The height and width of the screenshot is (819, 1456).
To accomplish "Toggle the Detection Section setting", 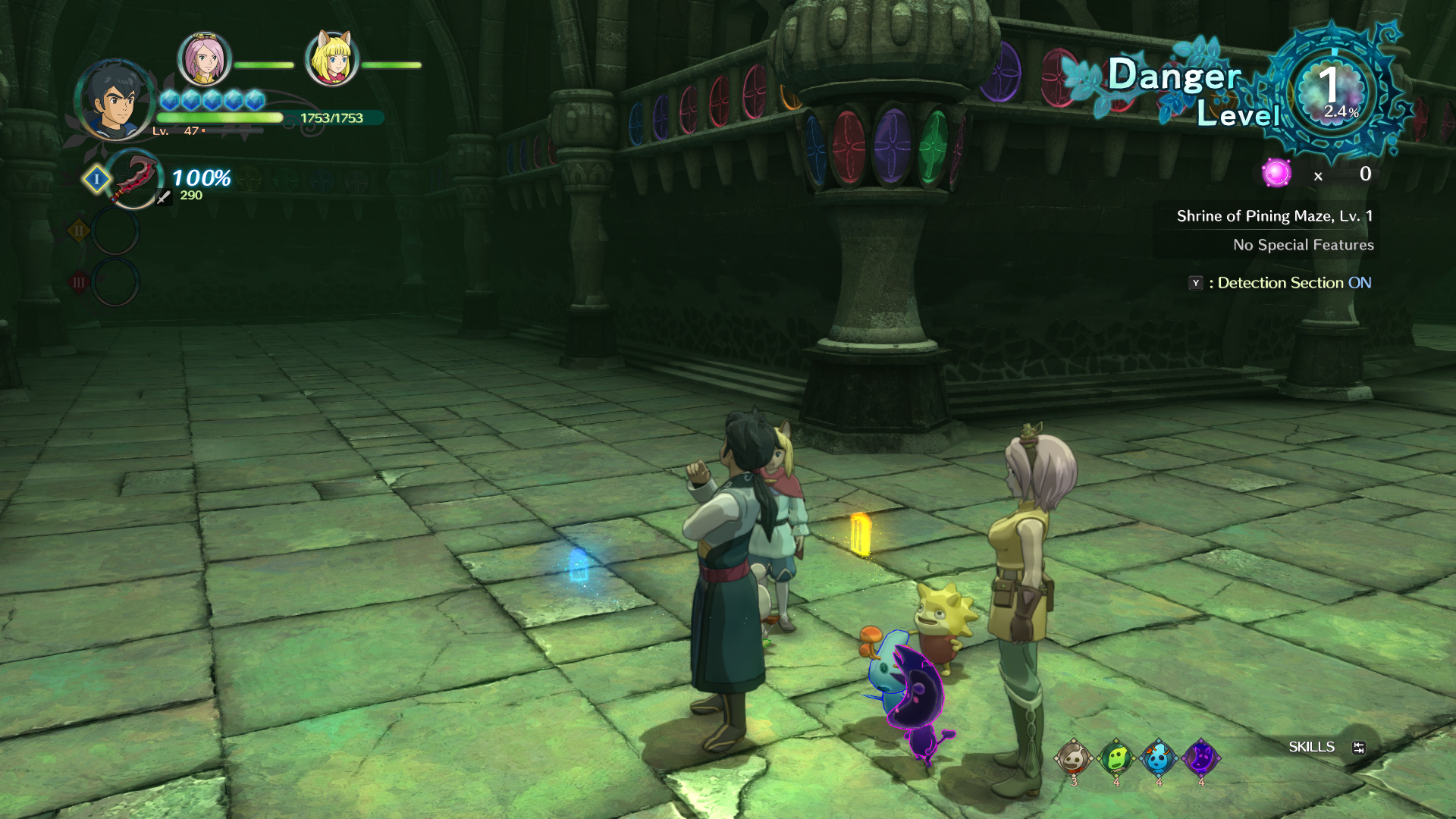I will pyautogui.click(x=1281, y=283).
